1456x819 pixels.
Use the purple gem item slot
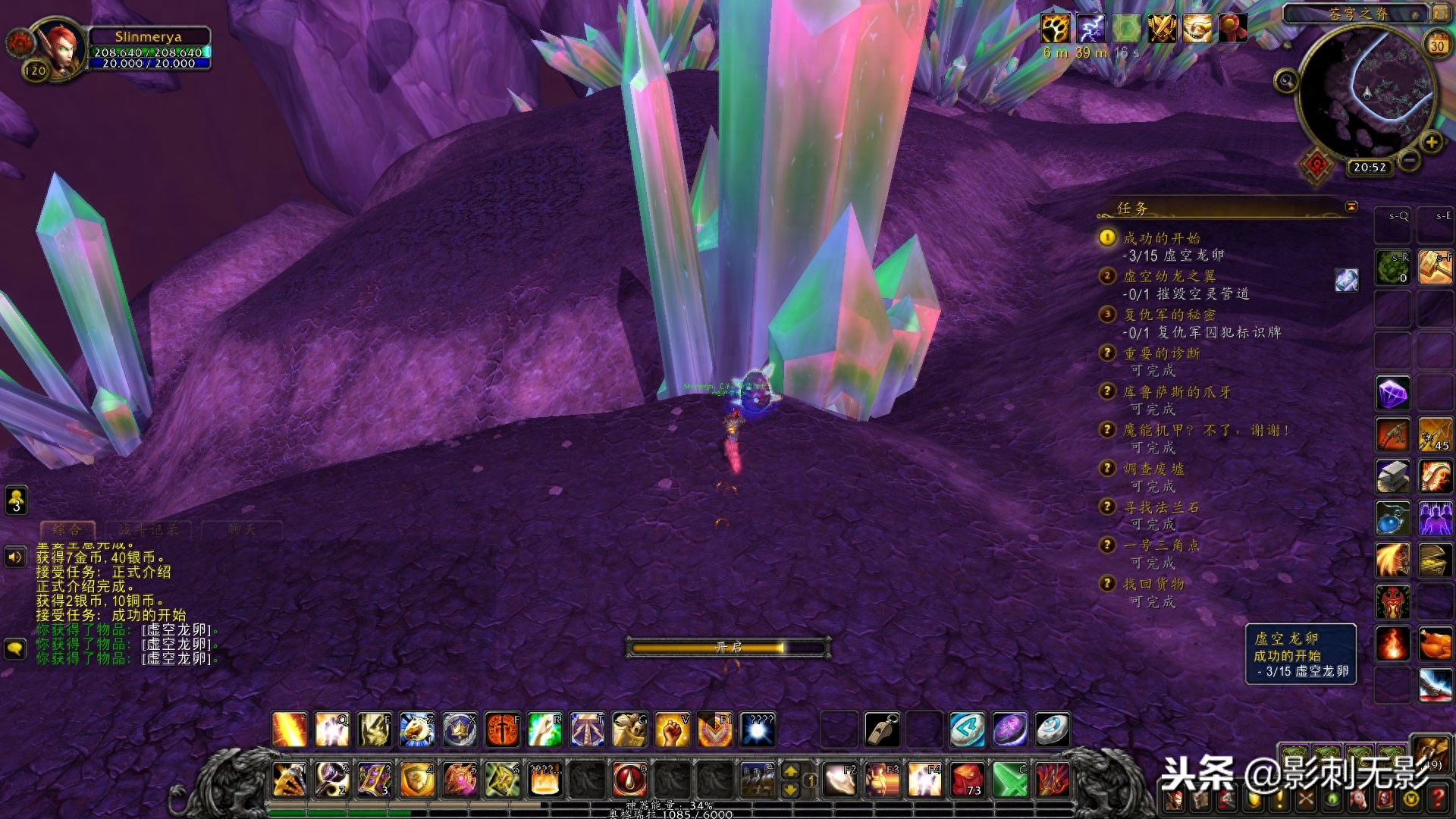(1393, 394)
